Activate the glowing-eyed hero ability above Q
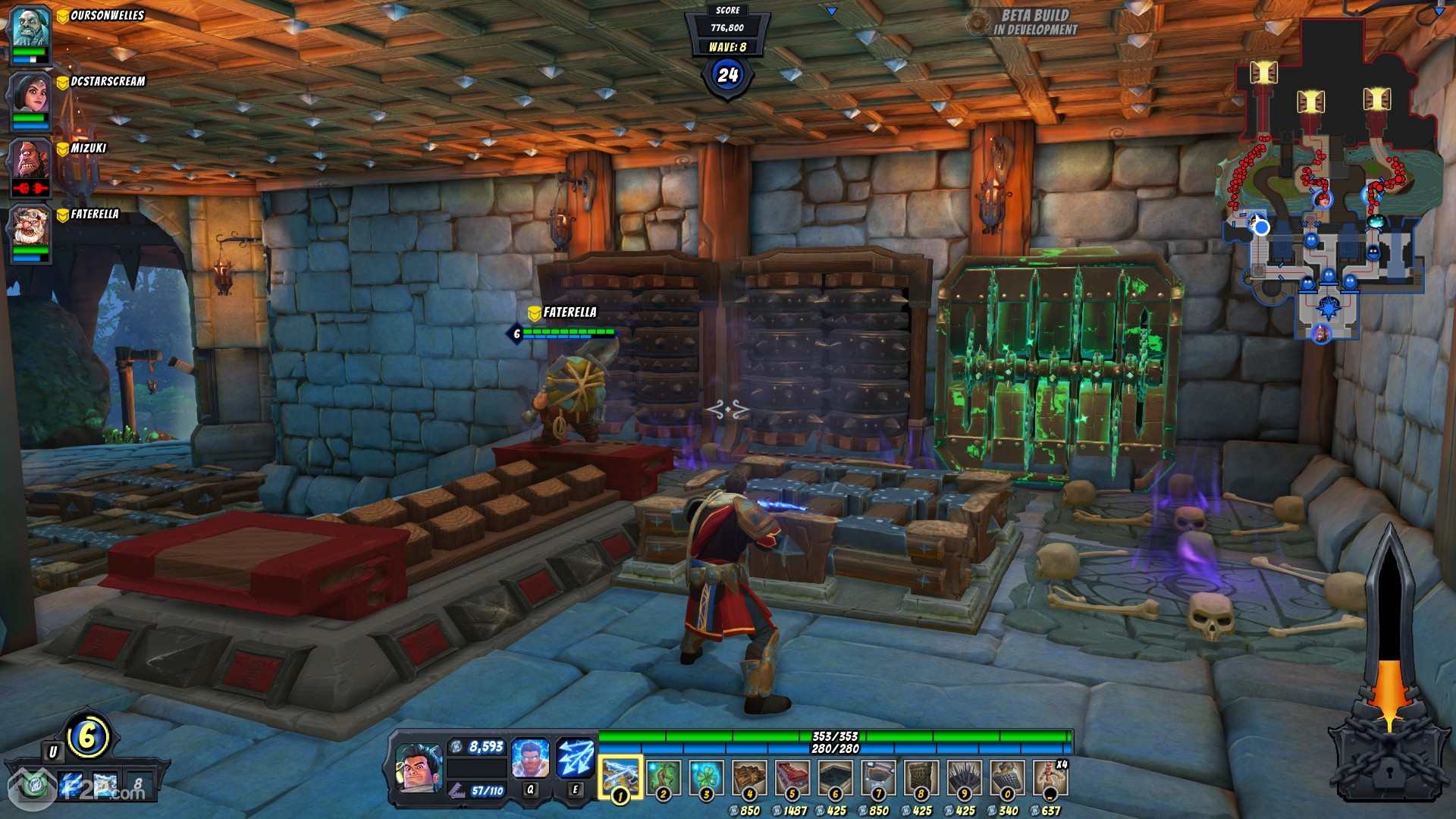Viewport: 1456px width, 819px height. [x=530, y=759]
